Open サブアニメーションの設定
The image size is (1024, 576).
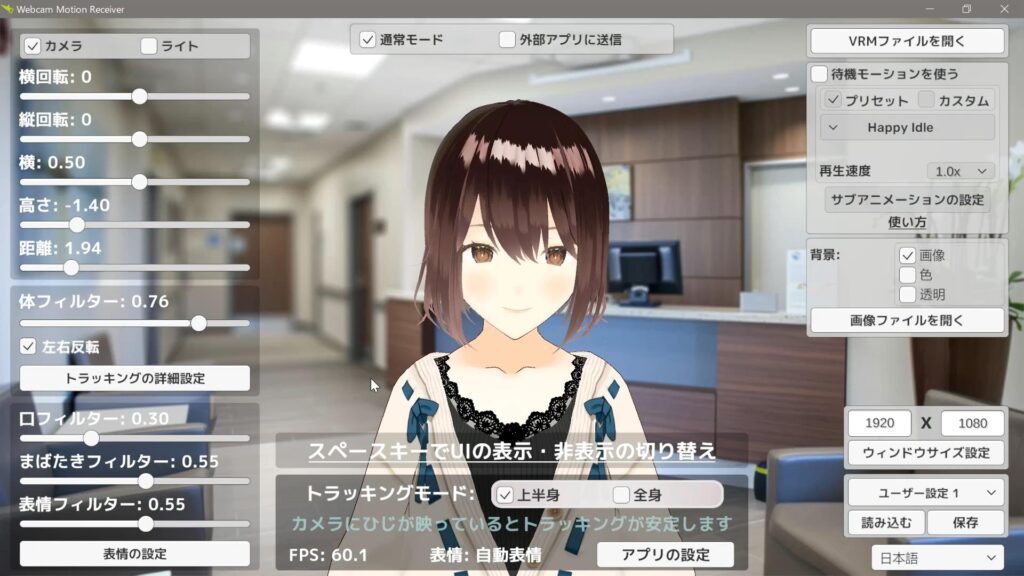pyautogui.click(x=907, y=198)
